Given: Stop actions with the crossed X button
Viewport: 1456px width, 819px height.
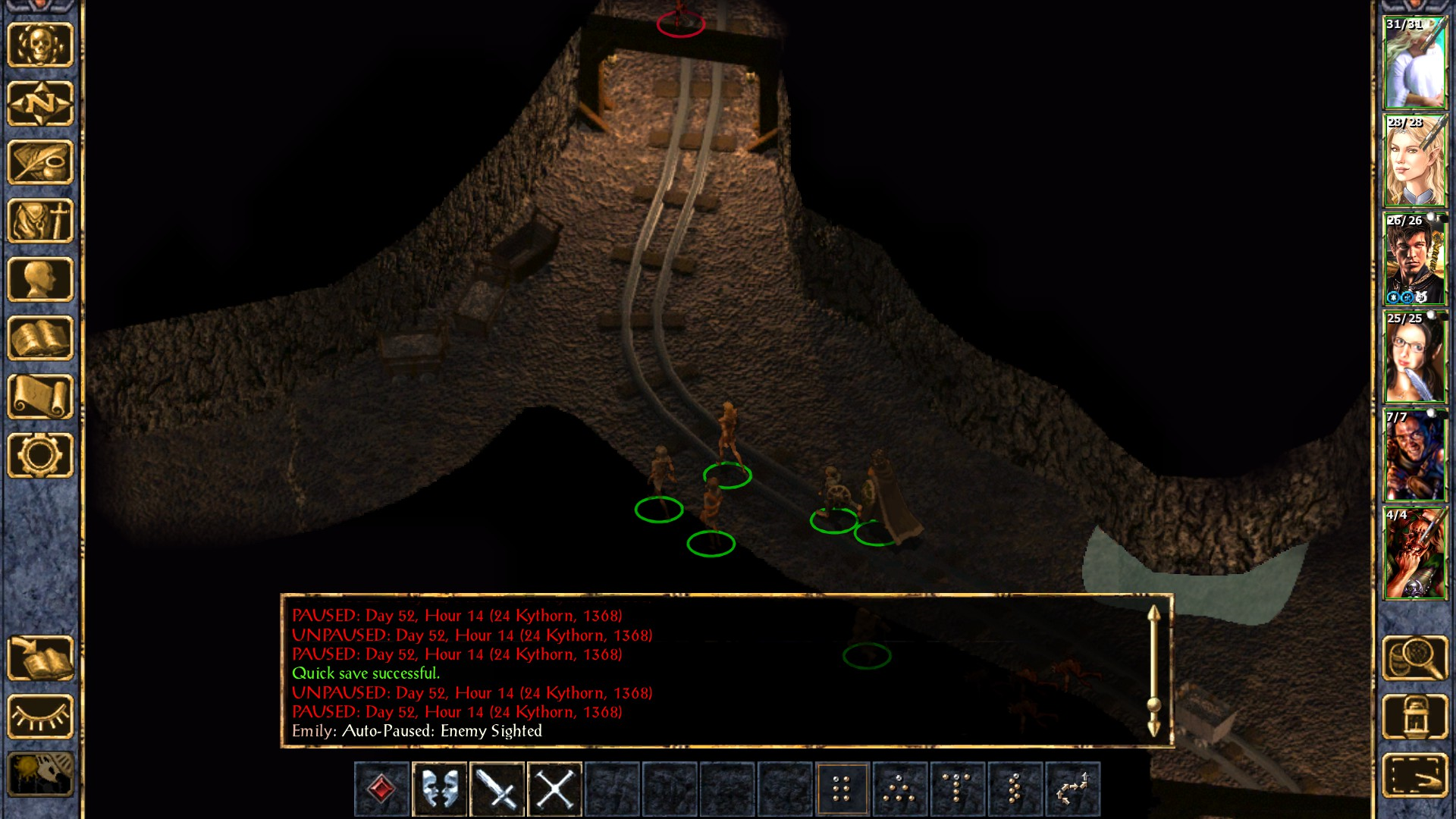Looking at the screenshot, I should (555, 789).
